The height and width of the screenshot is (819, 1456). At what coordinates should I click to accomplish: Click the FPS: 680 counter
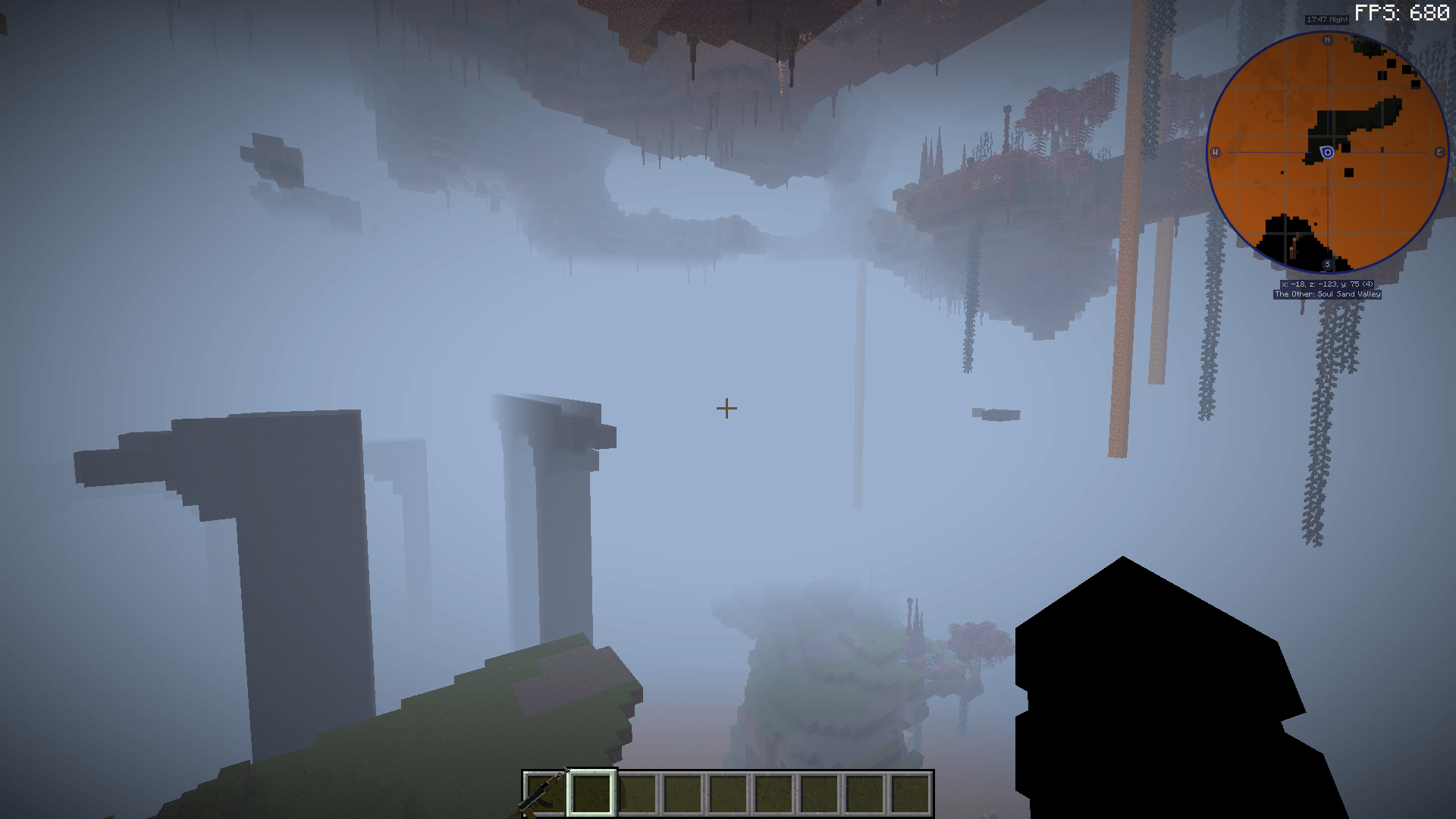(x=1401, y=11)
